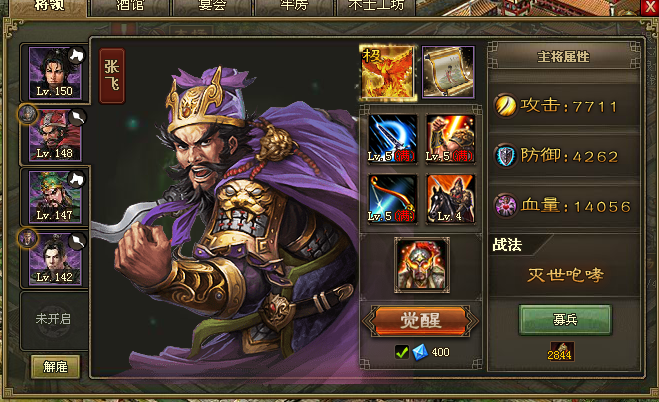The height and width of the screenshot is (402, 659).
Task: Close the generals window
Action: pos(647,7)
